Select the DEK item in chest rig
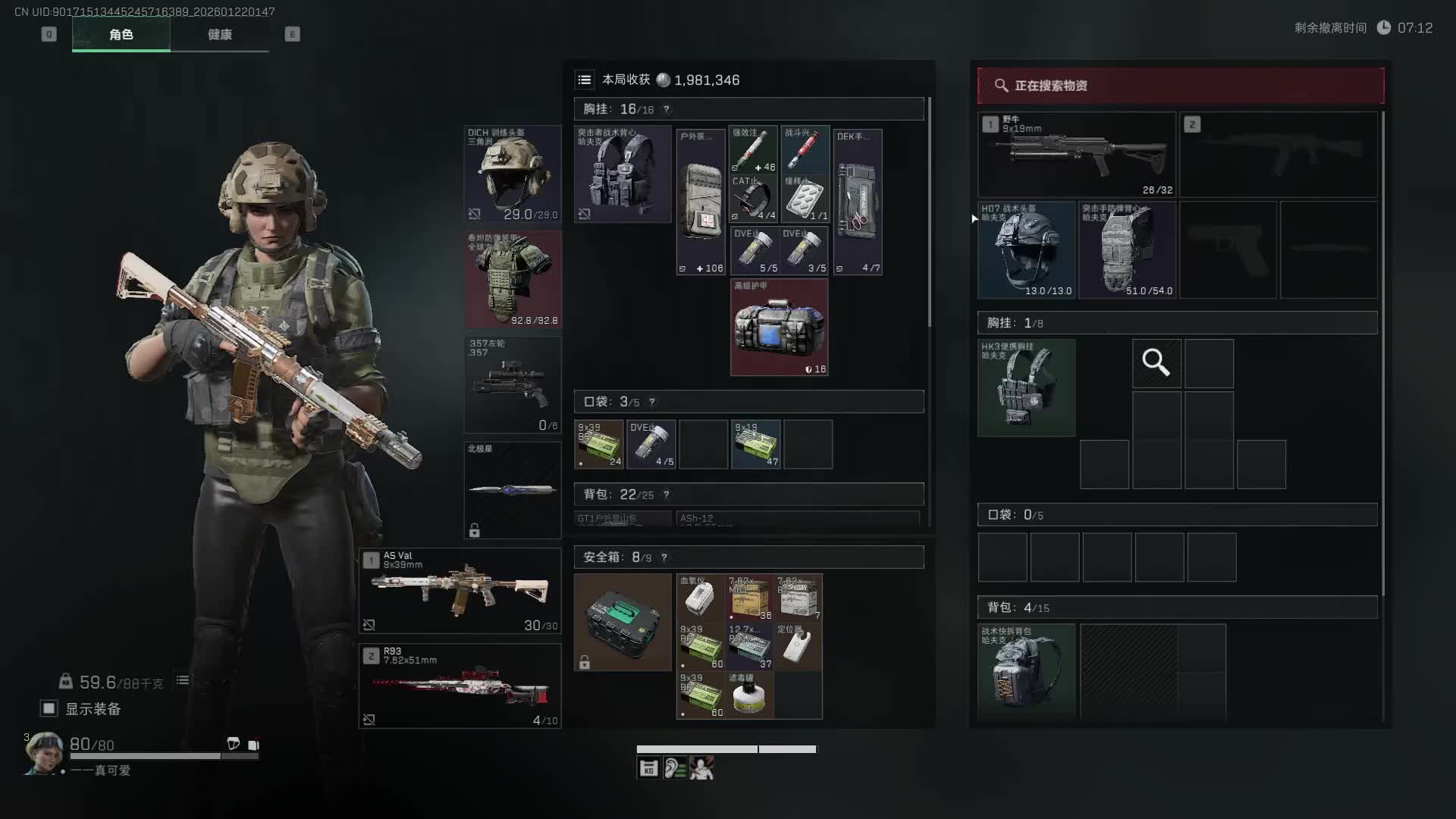Screen dimensions: 1456x819 click(x=858, y=202)
